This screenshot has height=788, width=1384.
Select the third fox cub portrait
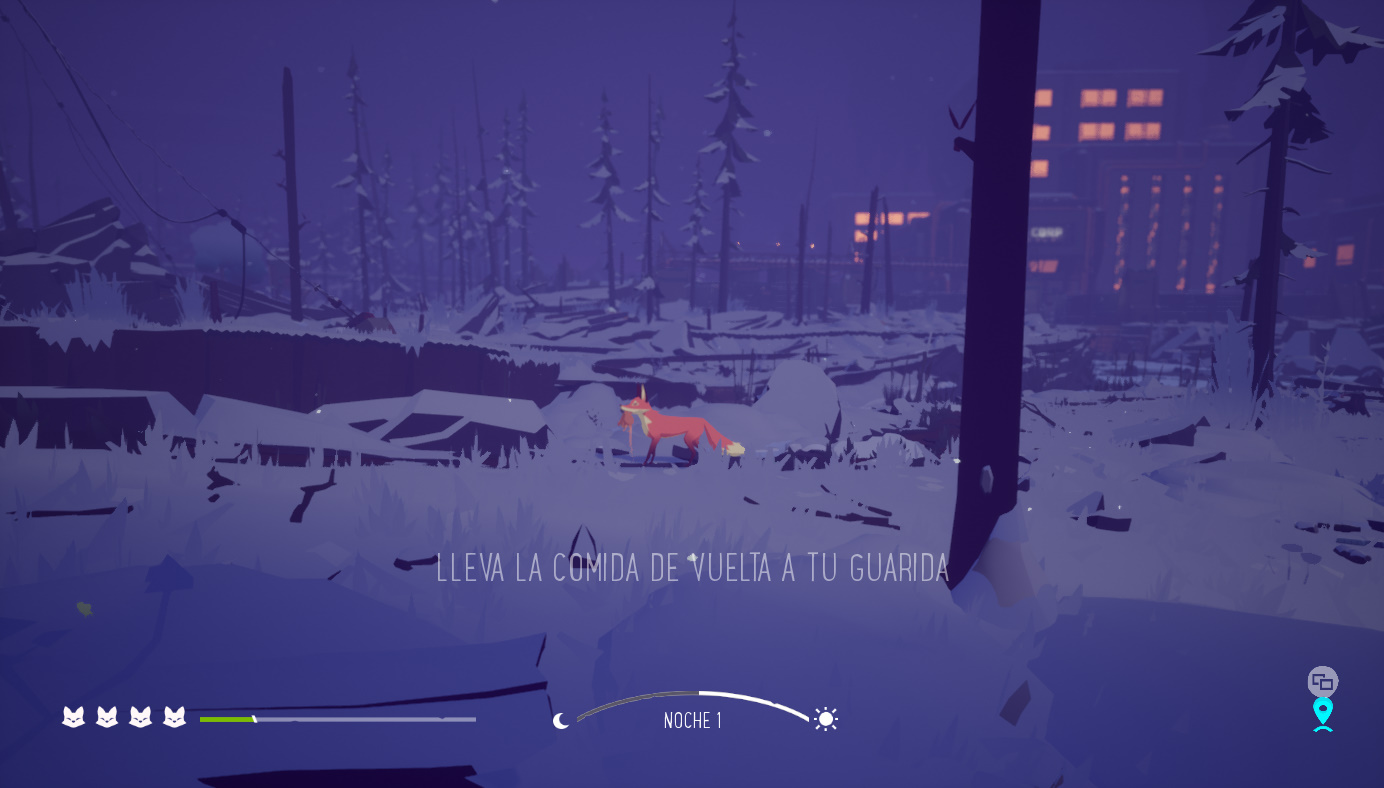[140, 717]
